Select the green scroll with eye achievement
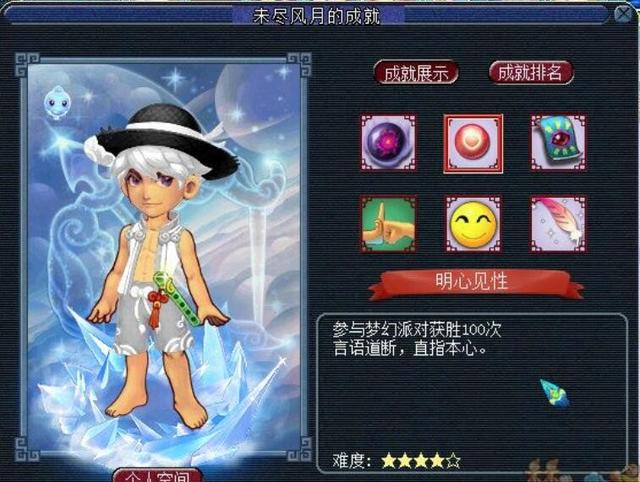This screenshot has height=482, width=640. 558,143
